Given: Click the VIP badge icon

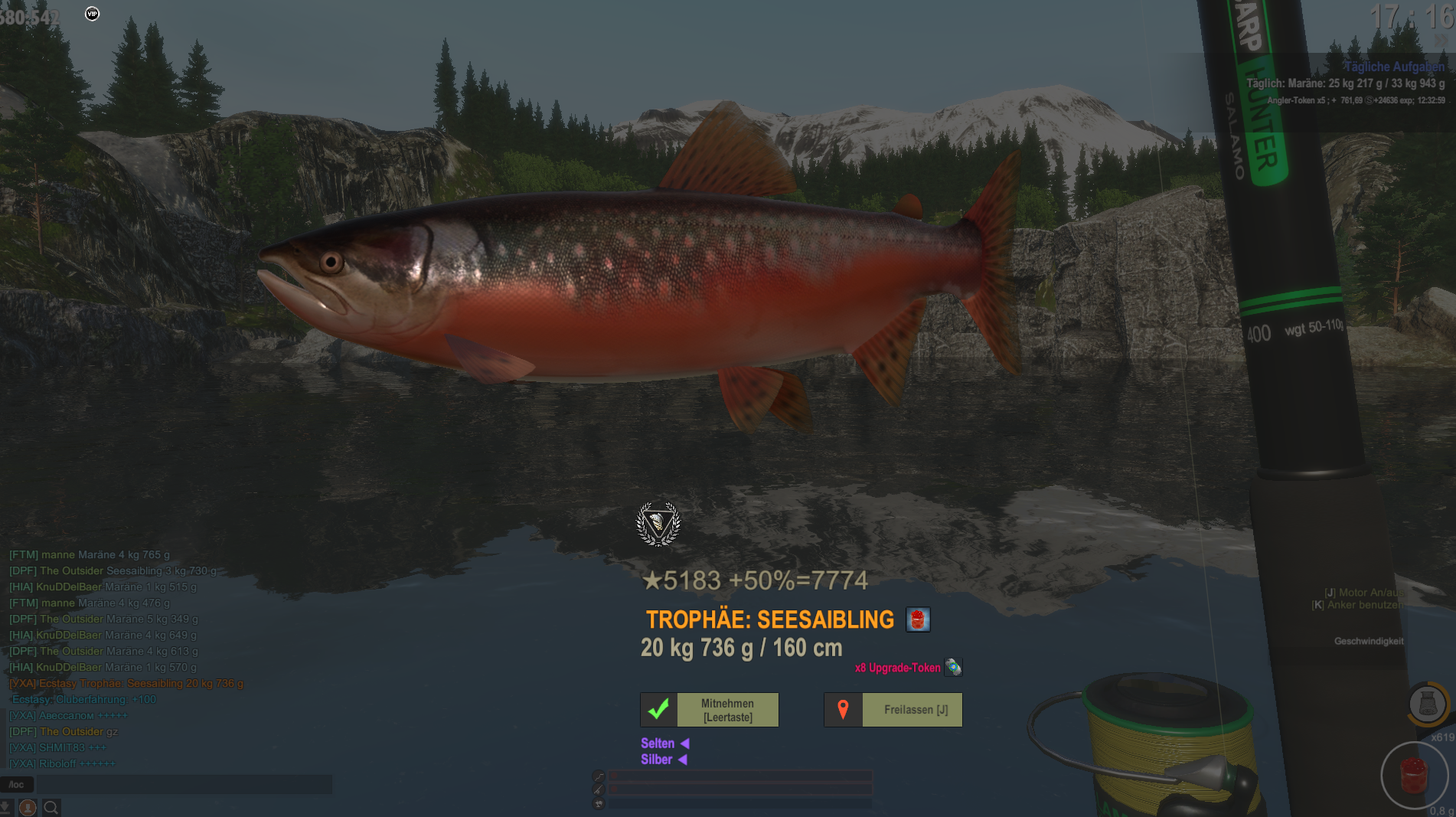Looking at the screenshot, I should [x=92, y=14].
